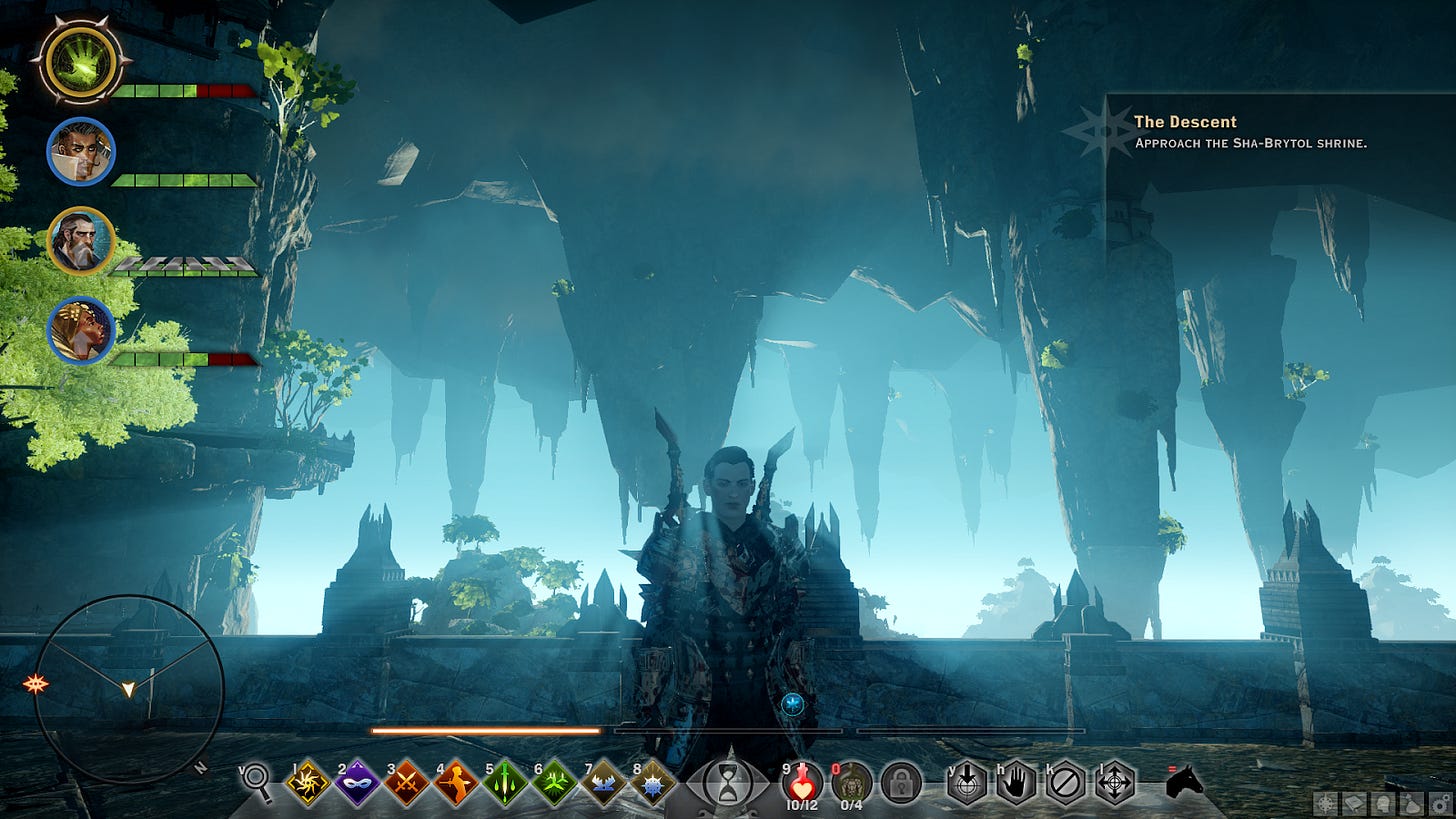Use the yellow spinning blades ability
This screenshot has height=819, width=1456.
[x=308, y=782]
